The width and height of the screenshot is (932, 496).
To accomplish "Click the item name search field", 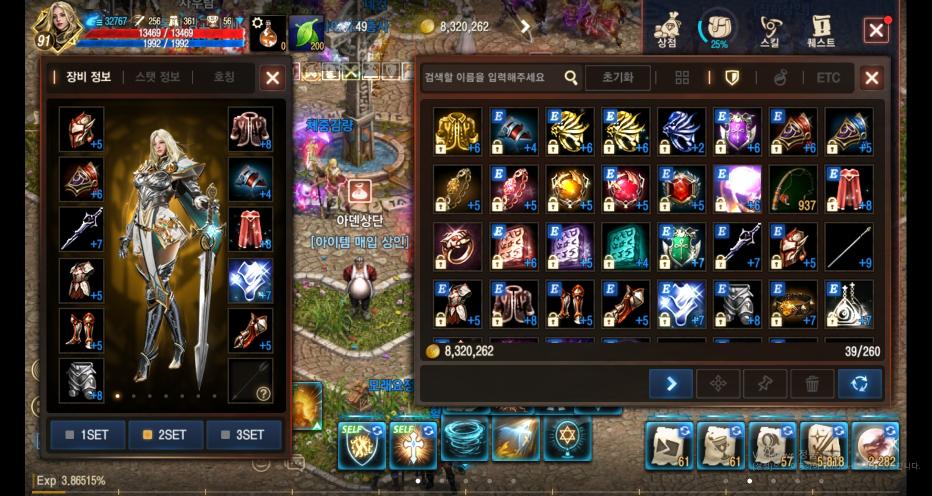I will pyautogui.click(x=490, y=78).
